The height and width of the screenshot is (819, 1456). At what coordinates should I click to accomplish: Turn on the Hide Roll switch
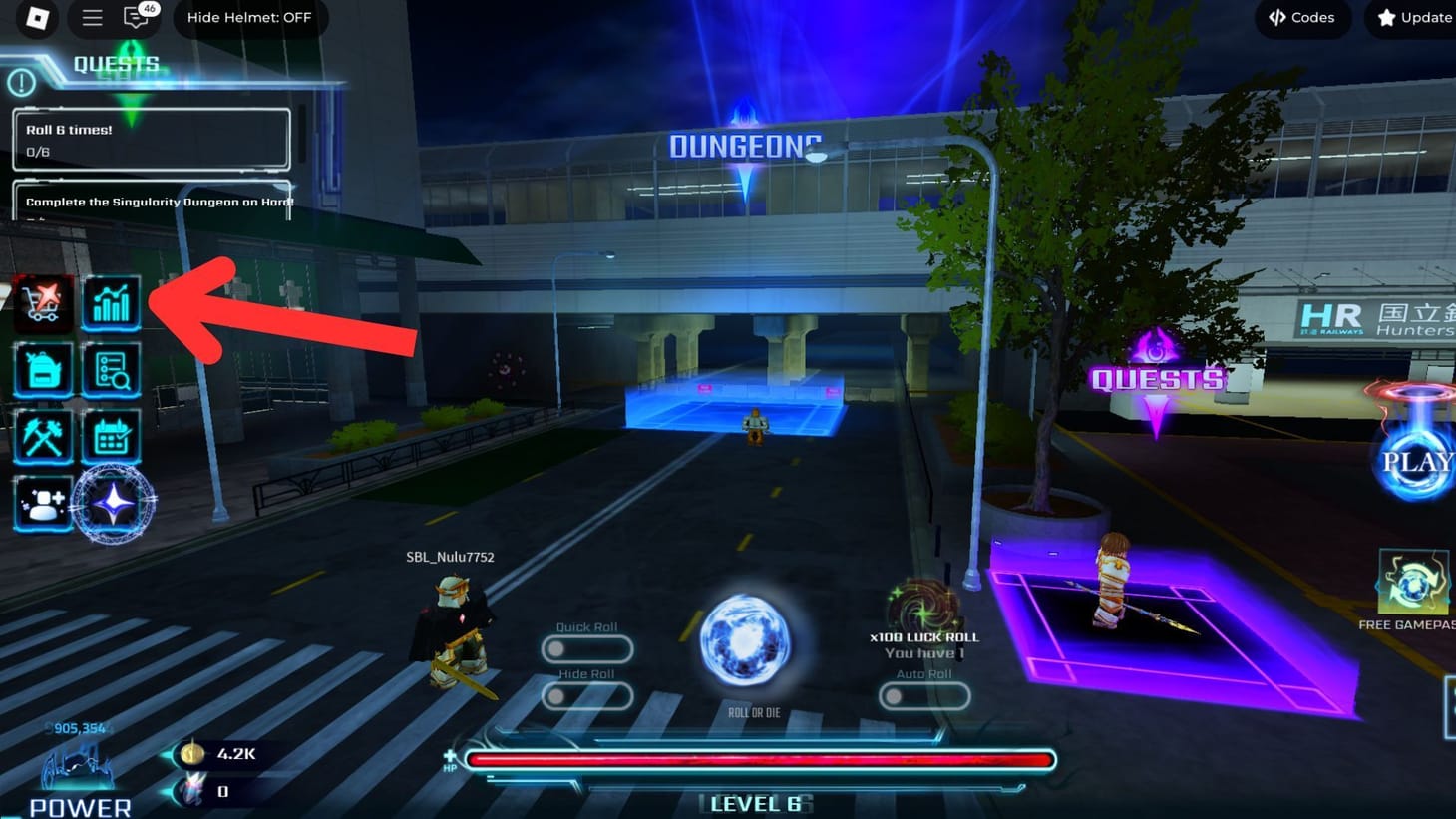coord(587,697)
